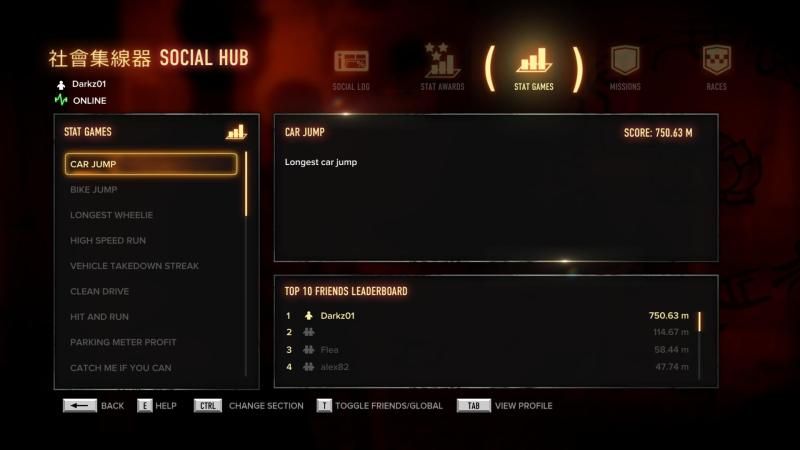Open the Longest Wheelie stat game

tap(151, 215)
